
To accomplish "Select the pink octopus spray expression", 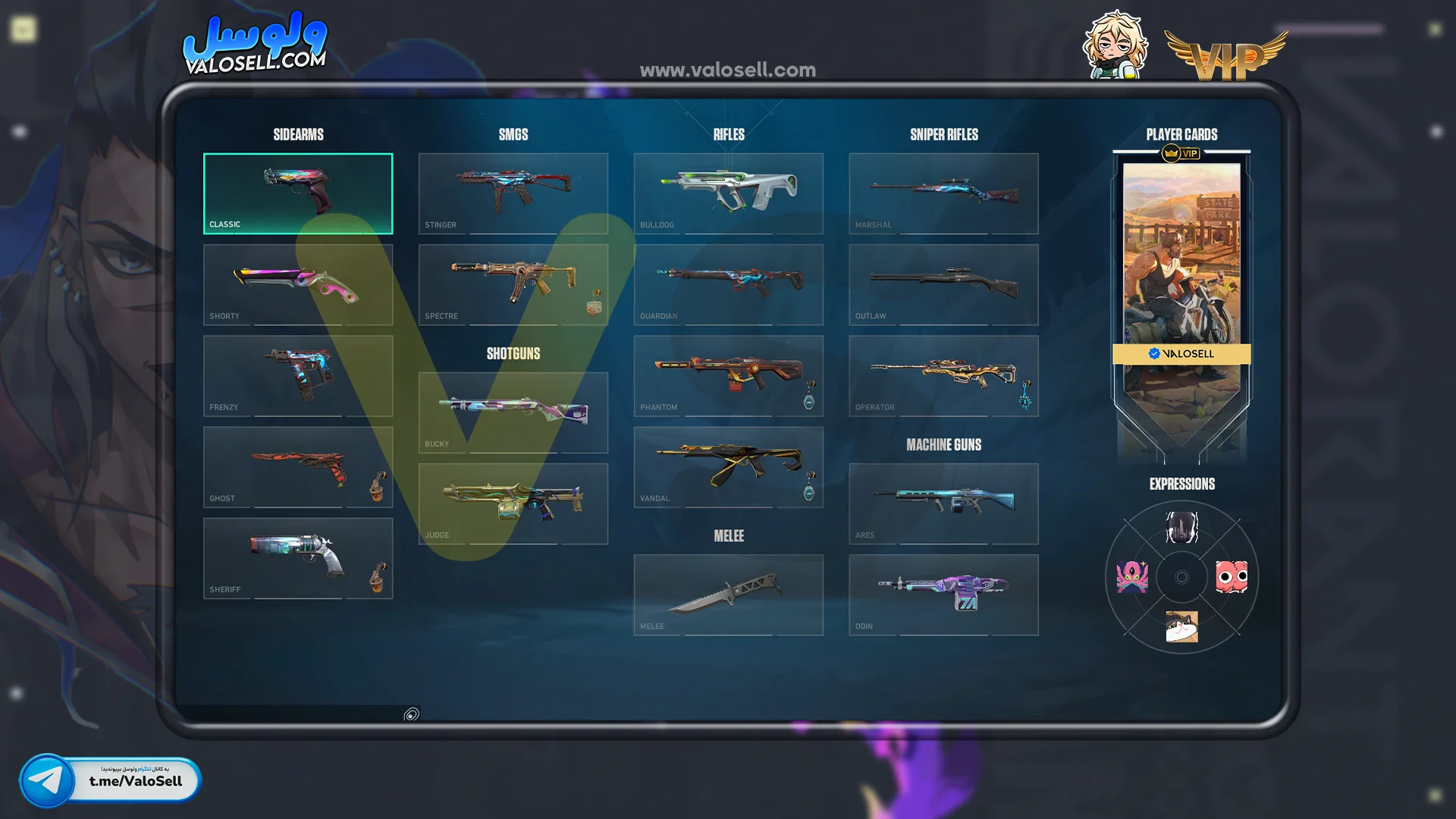I will click(x=1132, y=577).
